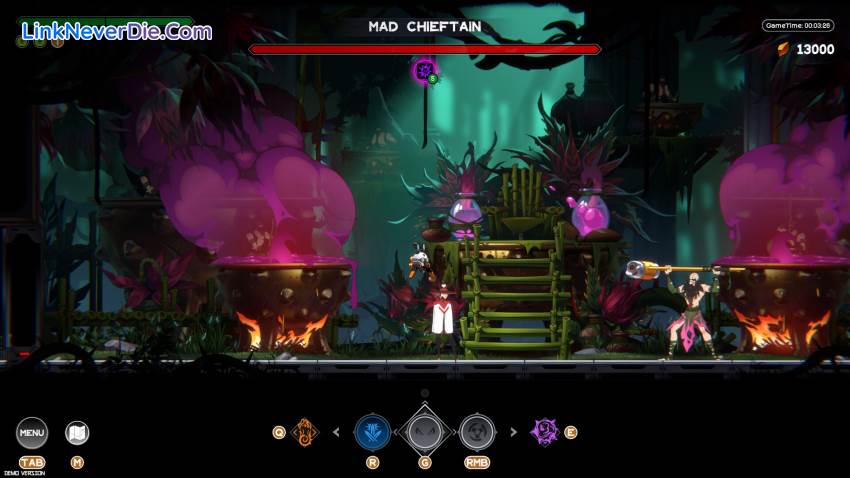Image resolution: width=850 pixels, height=478 pixels.
Task: Click the purple debuff icon under boss bar
Action: click(424, 70)
